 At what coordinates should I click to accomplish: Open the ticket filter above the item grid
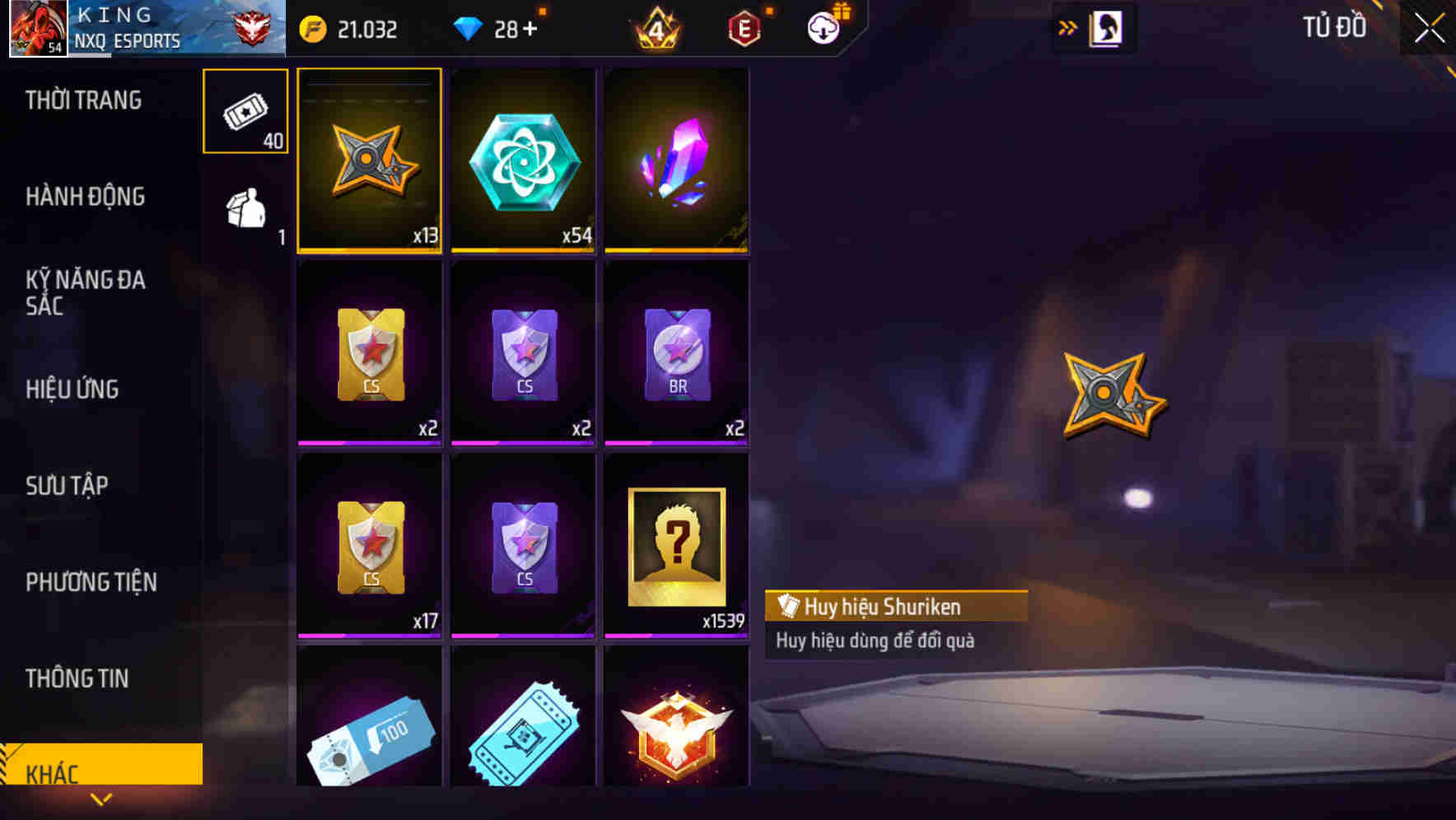(244, 111)
